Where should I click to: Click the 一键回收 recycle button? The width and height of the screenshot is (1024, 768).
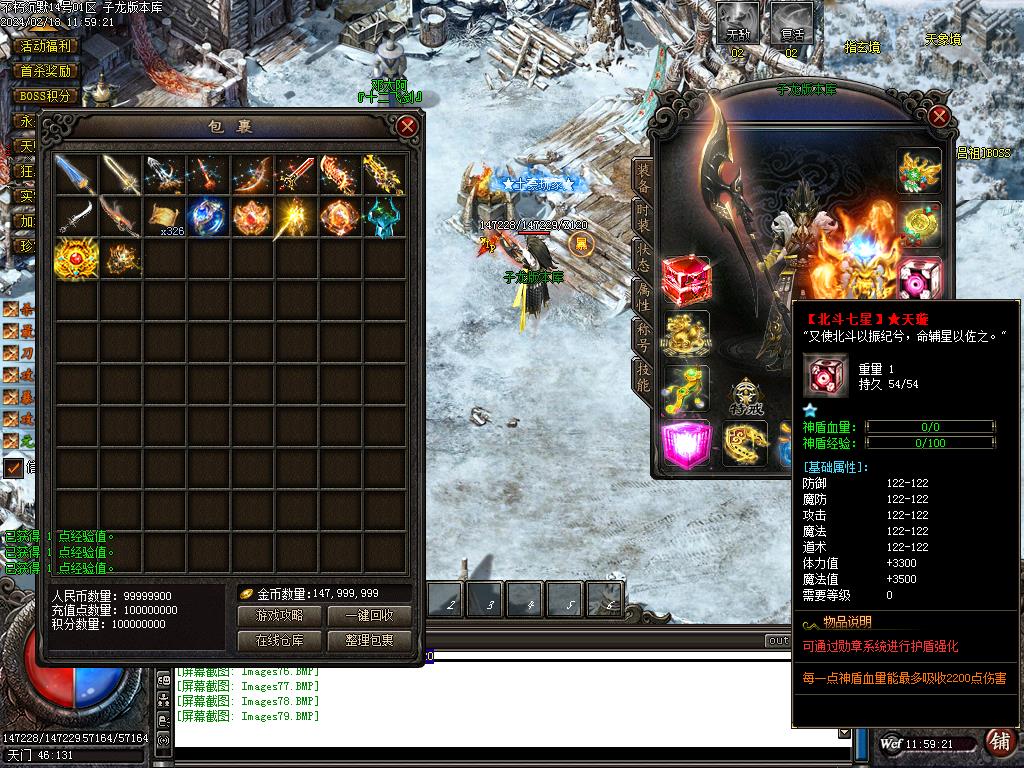pos(369,616)
